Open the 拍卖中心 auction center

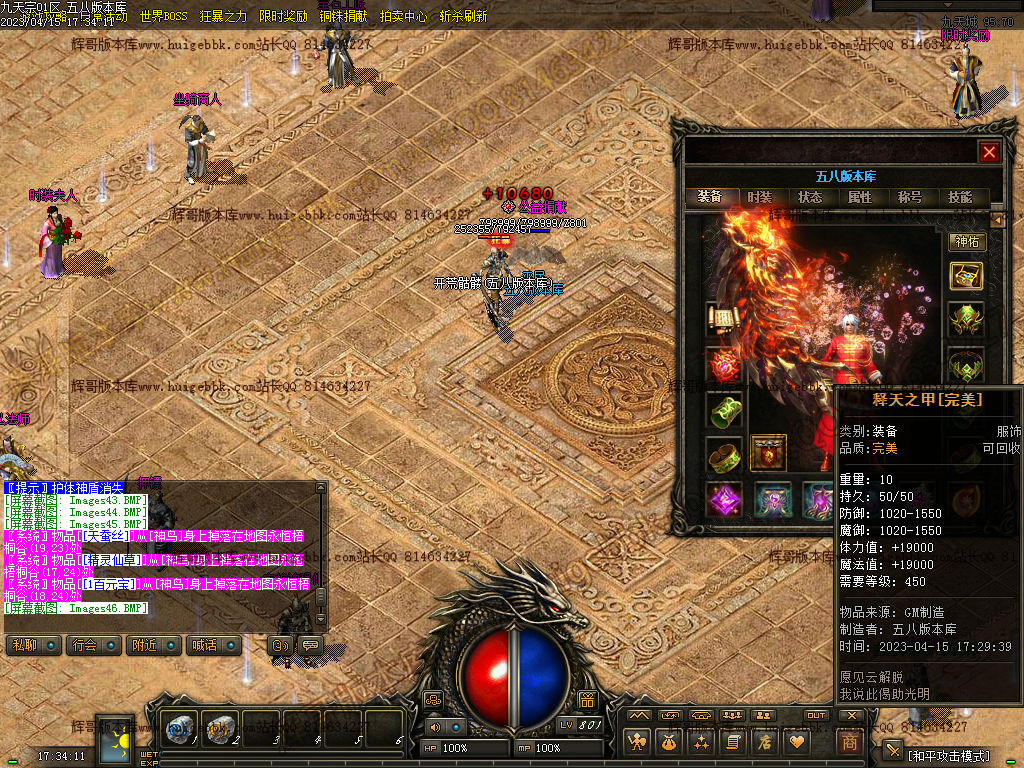(x=403, y=17)
